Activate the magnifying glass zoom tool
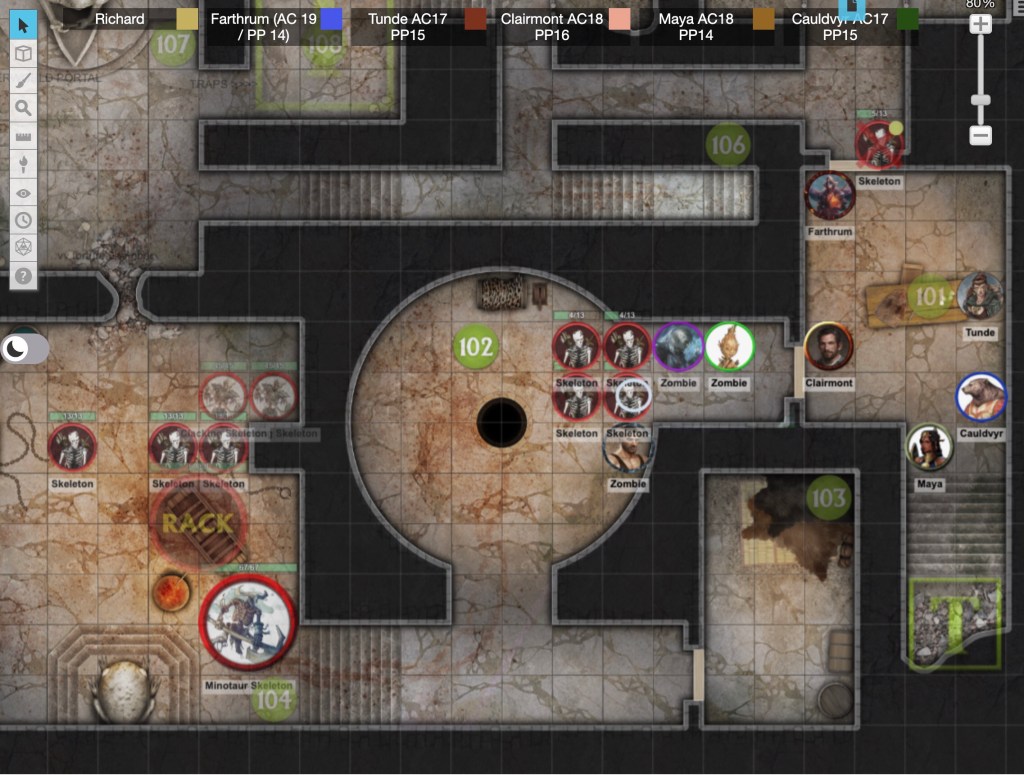 (23, 108)
